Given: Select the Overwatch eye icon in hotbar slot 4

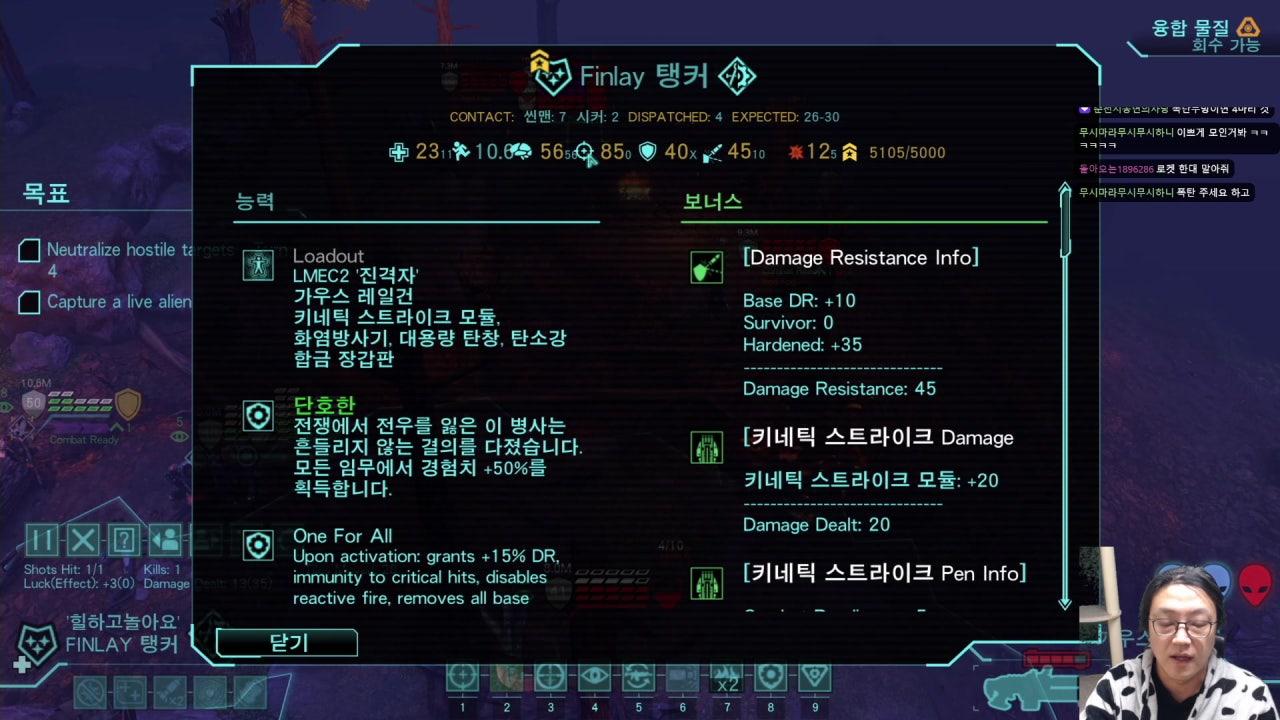Looking at the screenshot, I should [594, 677].
